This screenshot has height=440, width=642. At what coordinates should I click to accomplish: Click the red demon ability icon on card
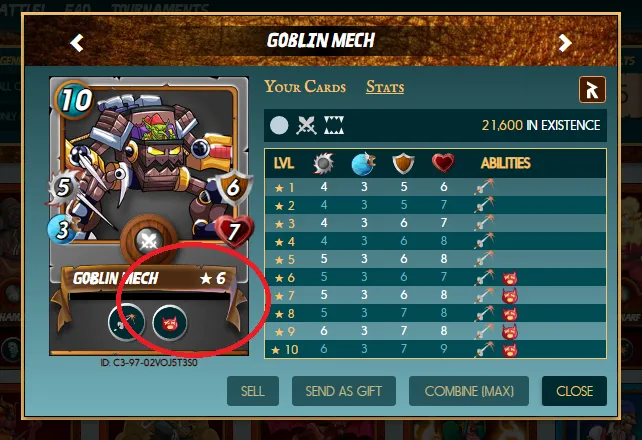pyautogui.click(x=166, y=322)
